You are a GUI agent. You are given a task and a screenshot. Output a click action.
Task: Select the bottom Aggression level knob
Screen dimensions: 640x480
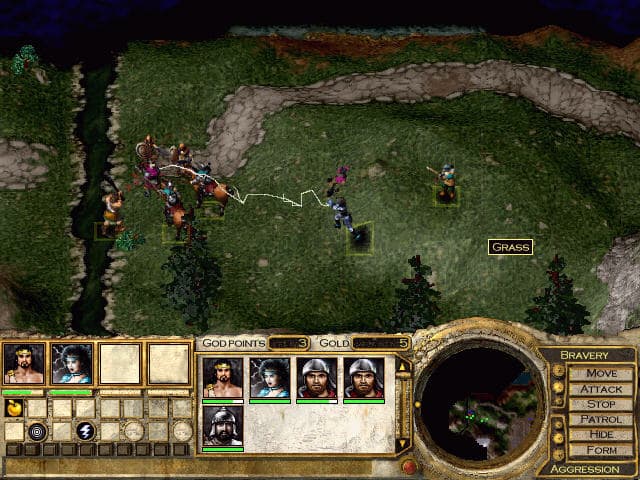click(x=558, y=451)
